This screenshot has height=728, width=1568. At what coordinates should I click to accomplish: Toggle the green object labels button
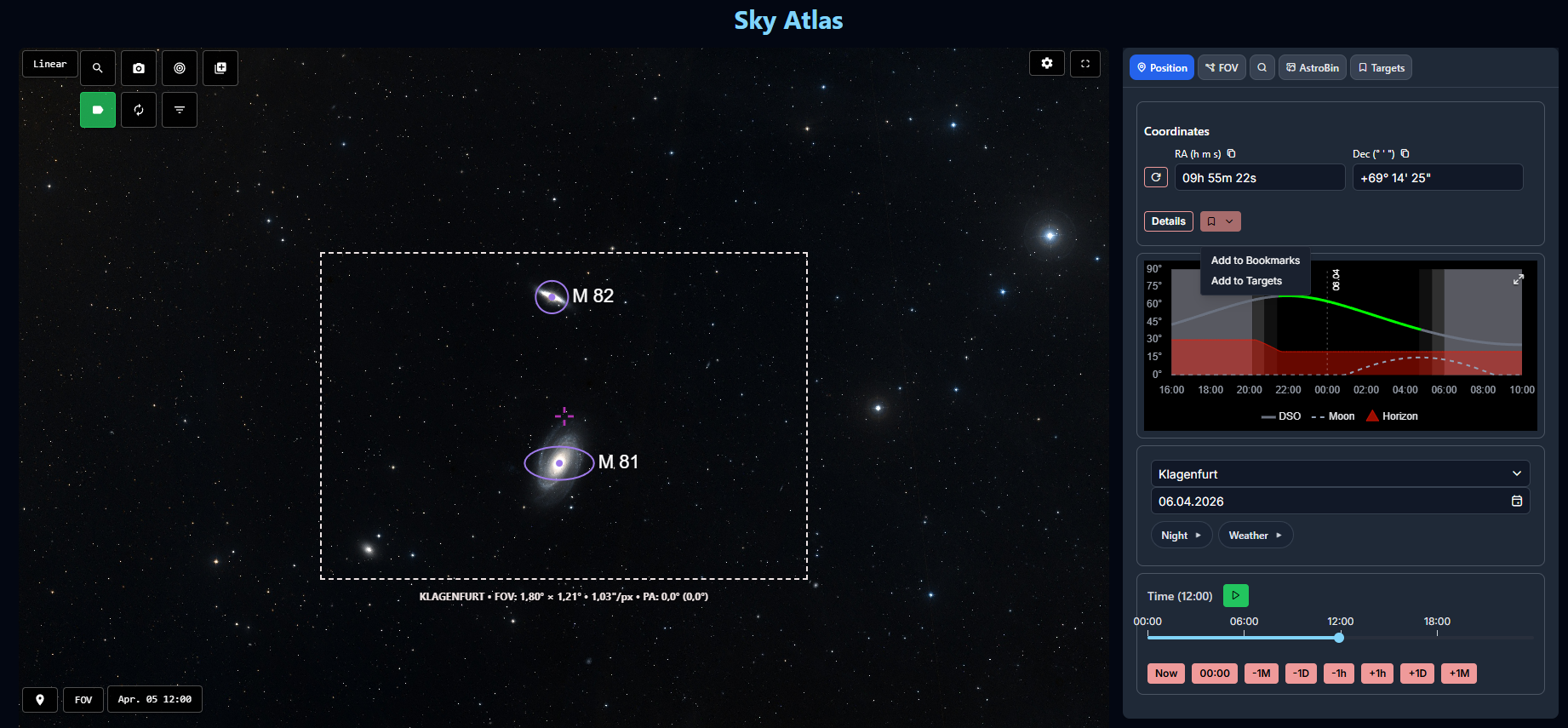pyautogui.click(x=98, y=109)
